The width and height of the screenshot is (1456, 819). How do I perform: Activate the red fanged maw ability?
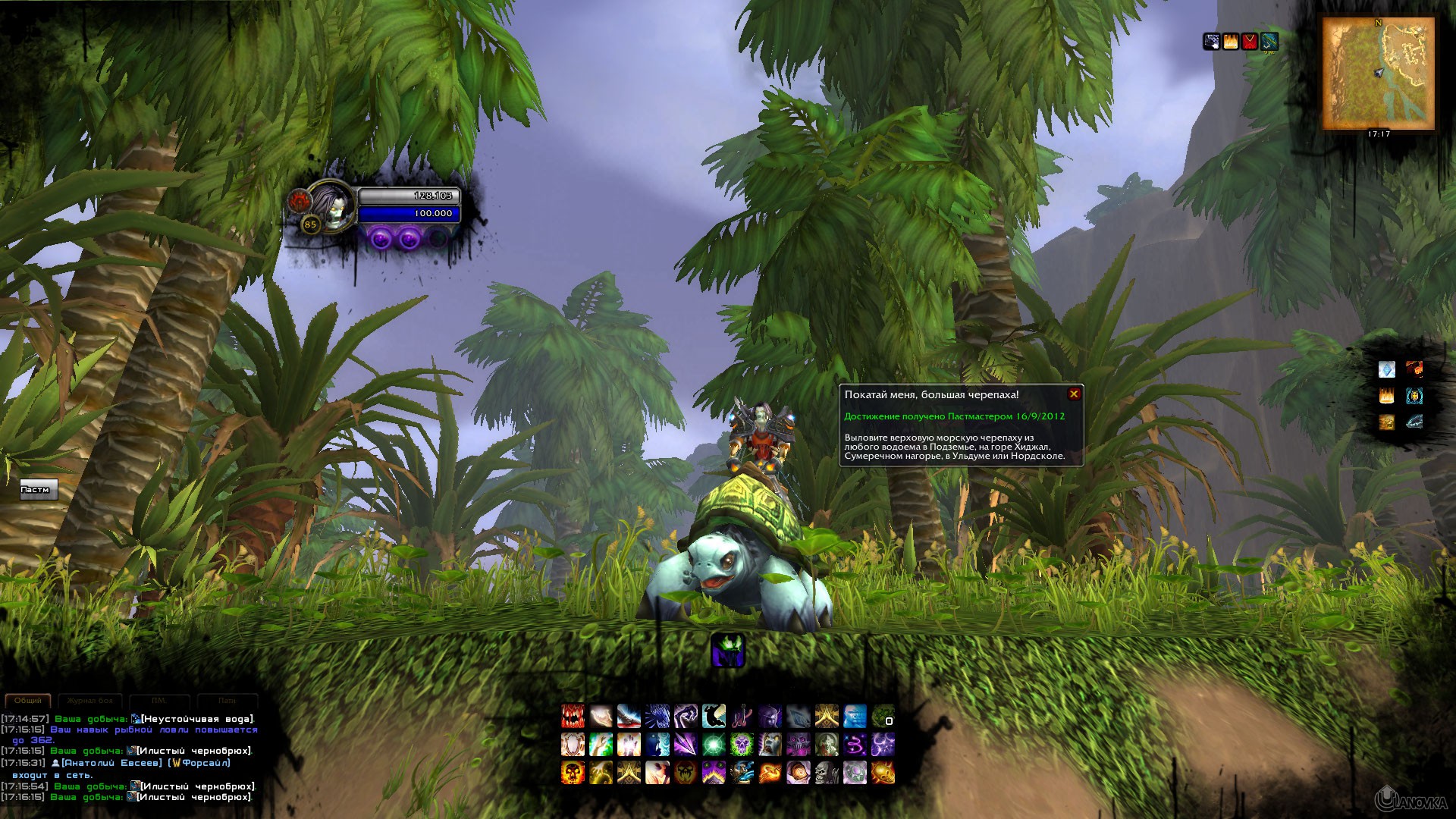pos(573,716)
